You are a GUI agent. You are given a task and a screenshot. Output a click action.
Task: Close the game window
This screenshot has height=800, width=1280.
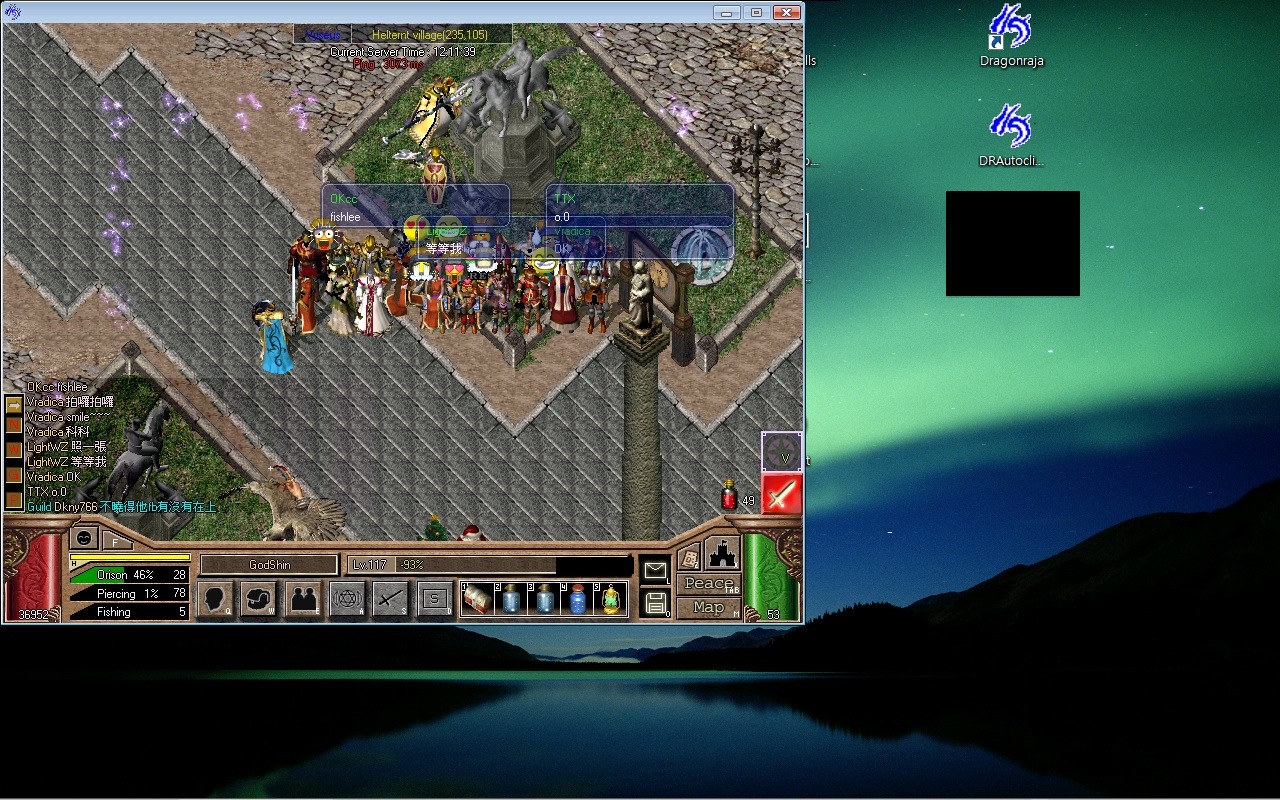tap(787, 12)
